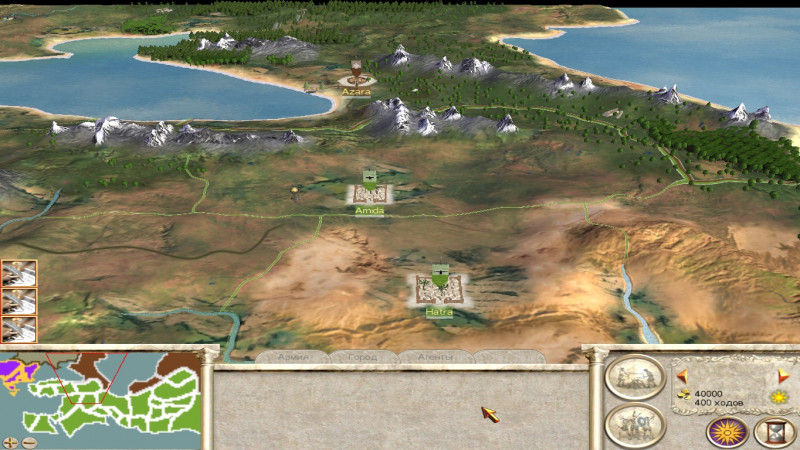Zoom out the minimap with minus button

pos(30,441)
